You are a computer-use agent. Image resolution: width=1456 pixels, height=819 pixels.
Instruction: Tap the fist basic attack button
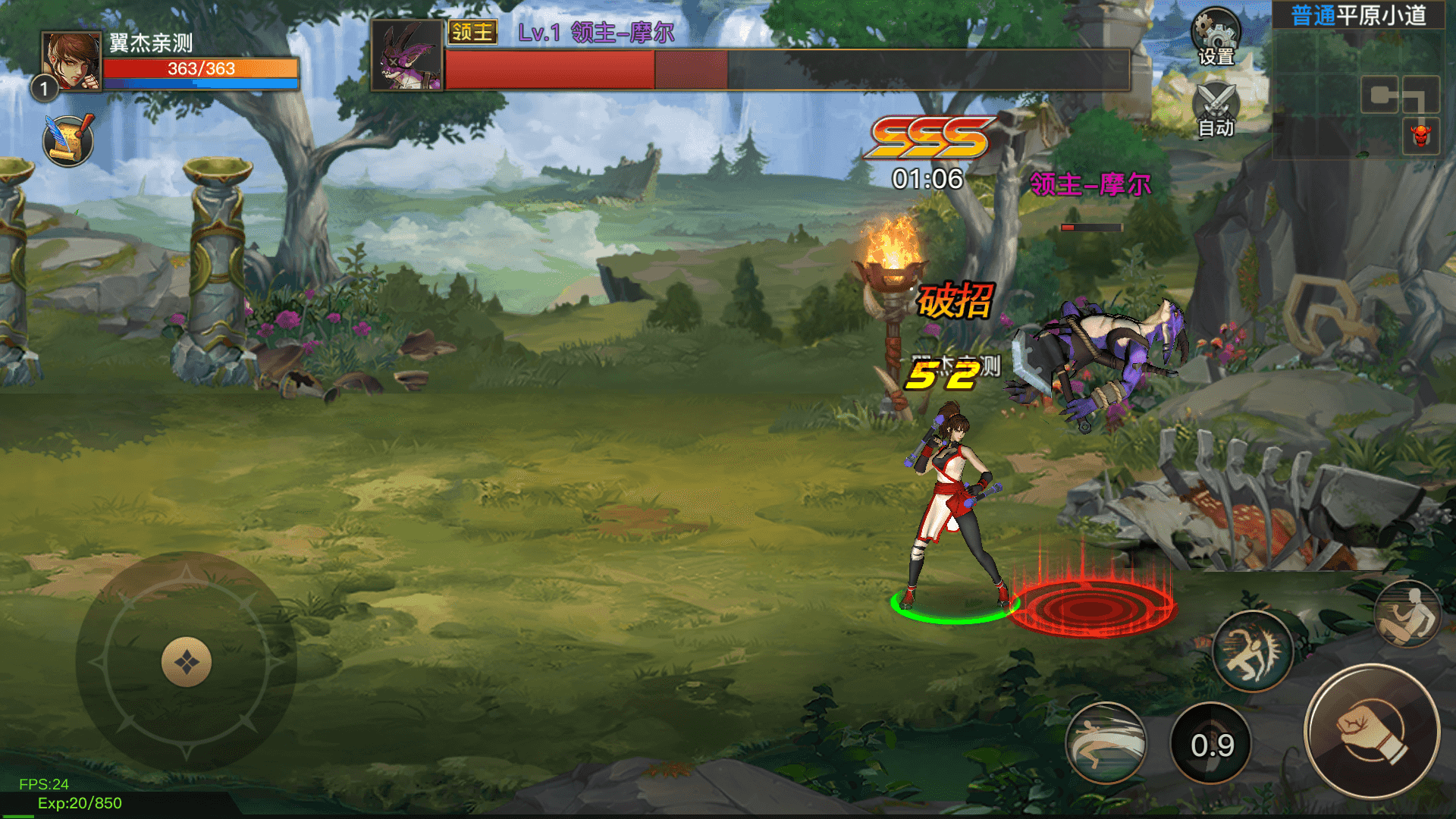click(1372, 732)
